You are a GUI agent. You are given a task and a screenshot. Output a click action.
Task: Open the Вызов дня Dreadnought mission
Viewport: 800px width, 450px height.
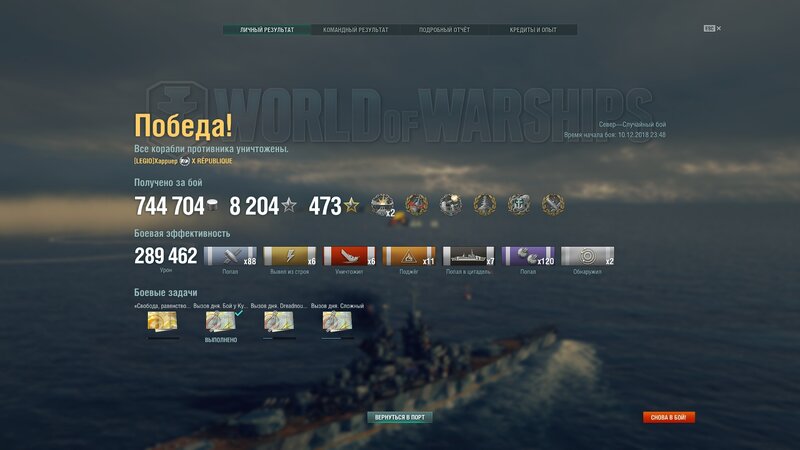coord(279,321)
